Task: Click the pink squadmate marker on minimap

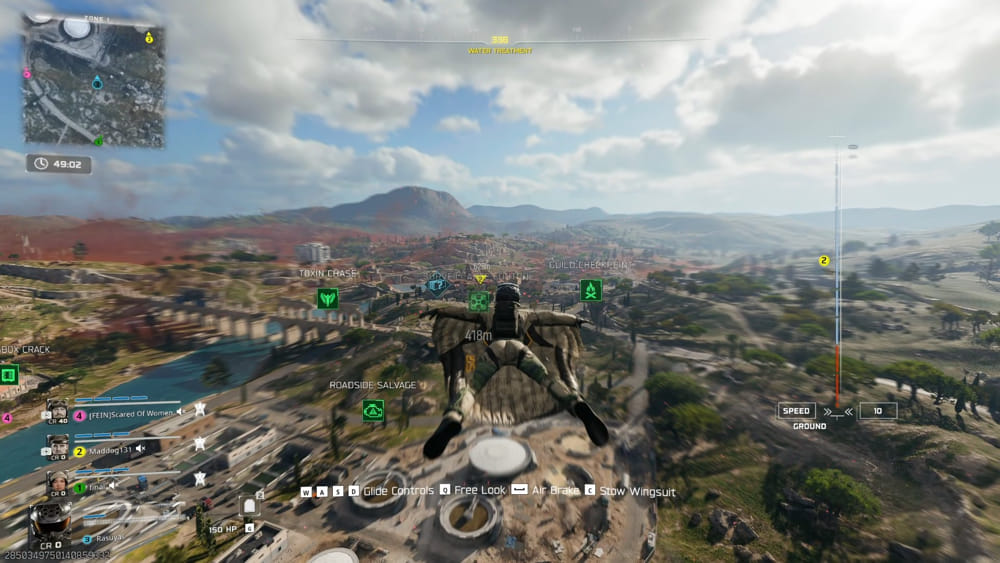Action: coord(27,73)
